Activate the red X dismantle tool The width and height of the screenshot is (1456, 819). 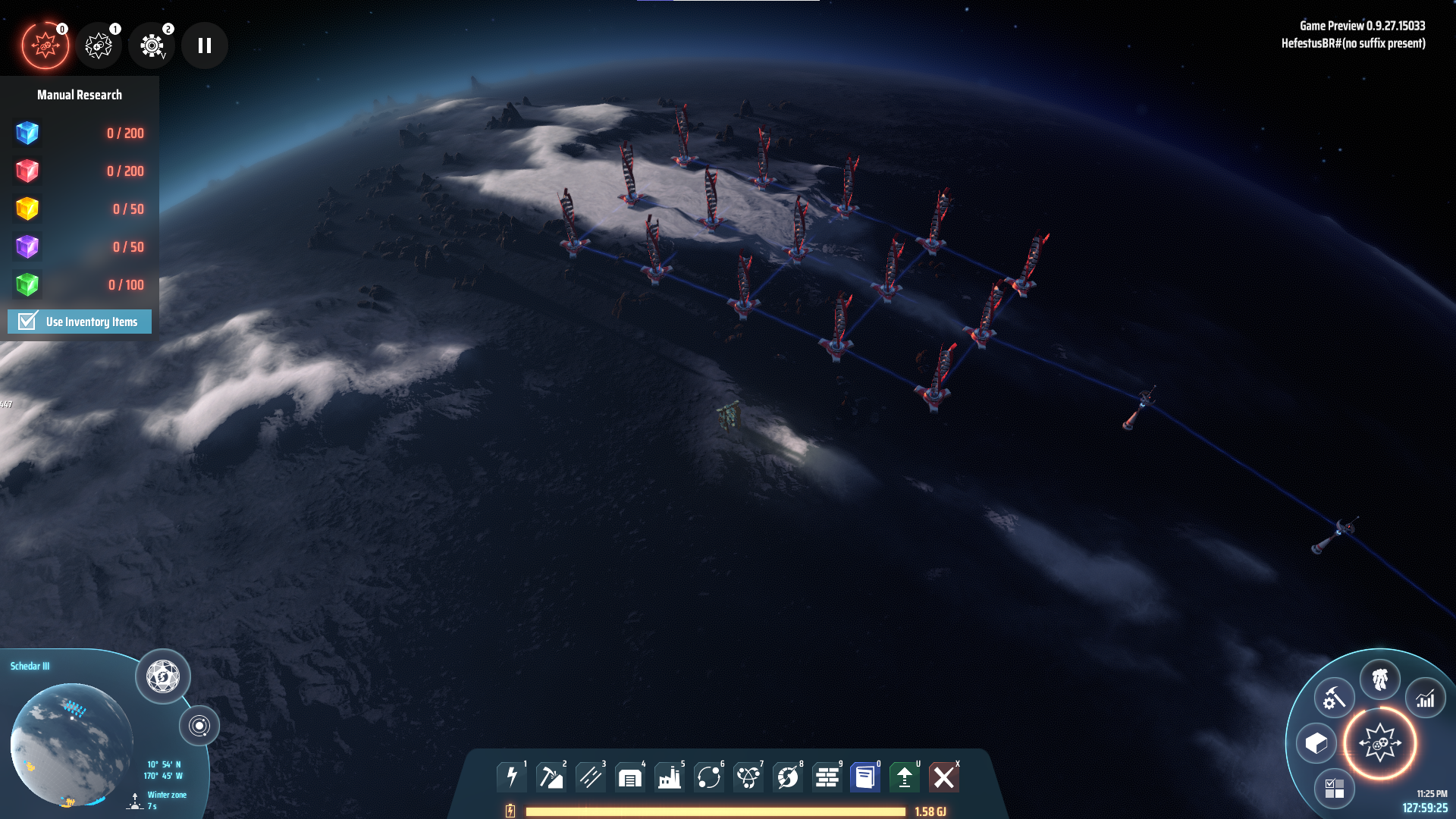click(944, 777)
